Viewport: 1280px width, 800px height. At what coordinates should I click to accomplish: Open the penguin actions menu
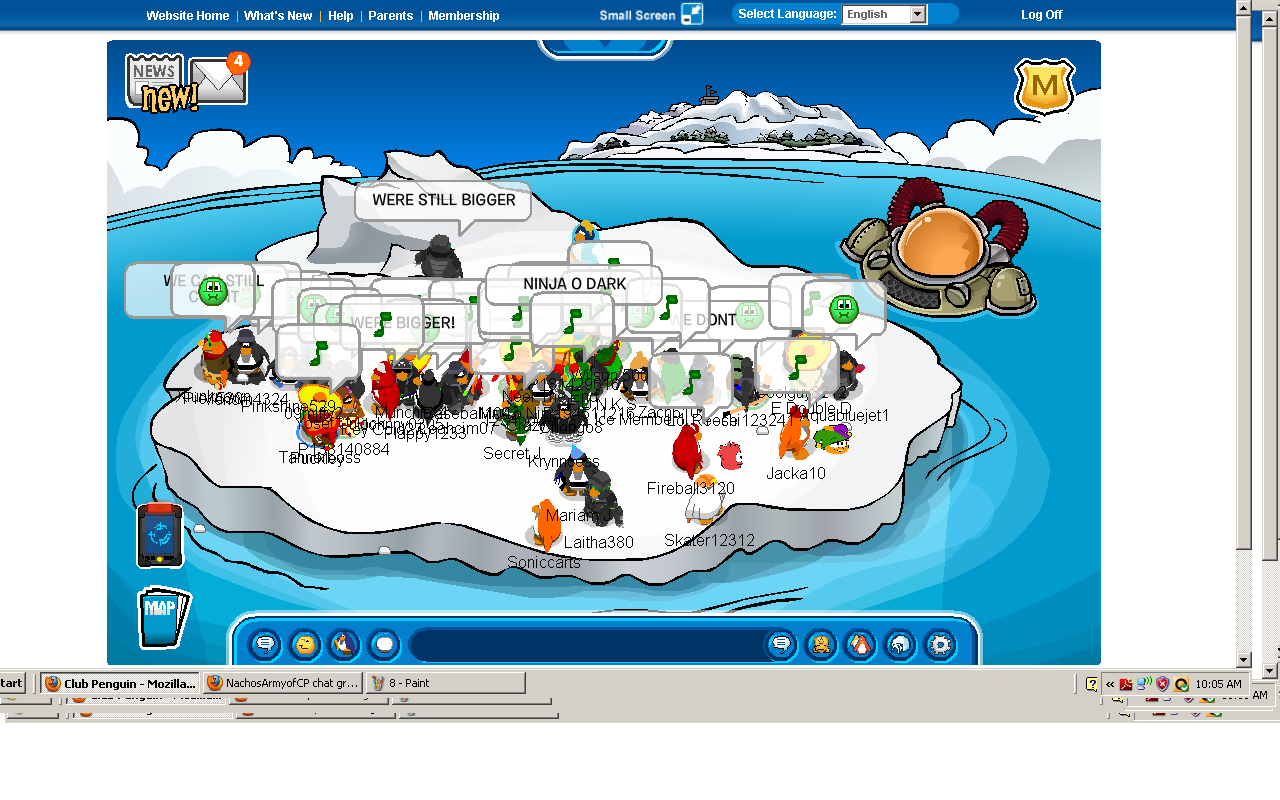click(344, 645)
